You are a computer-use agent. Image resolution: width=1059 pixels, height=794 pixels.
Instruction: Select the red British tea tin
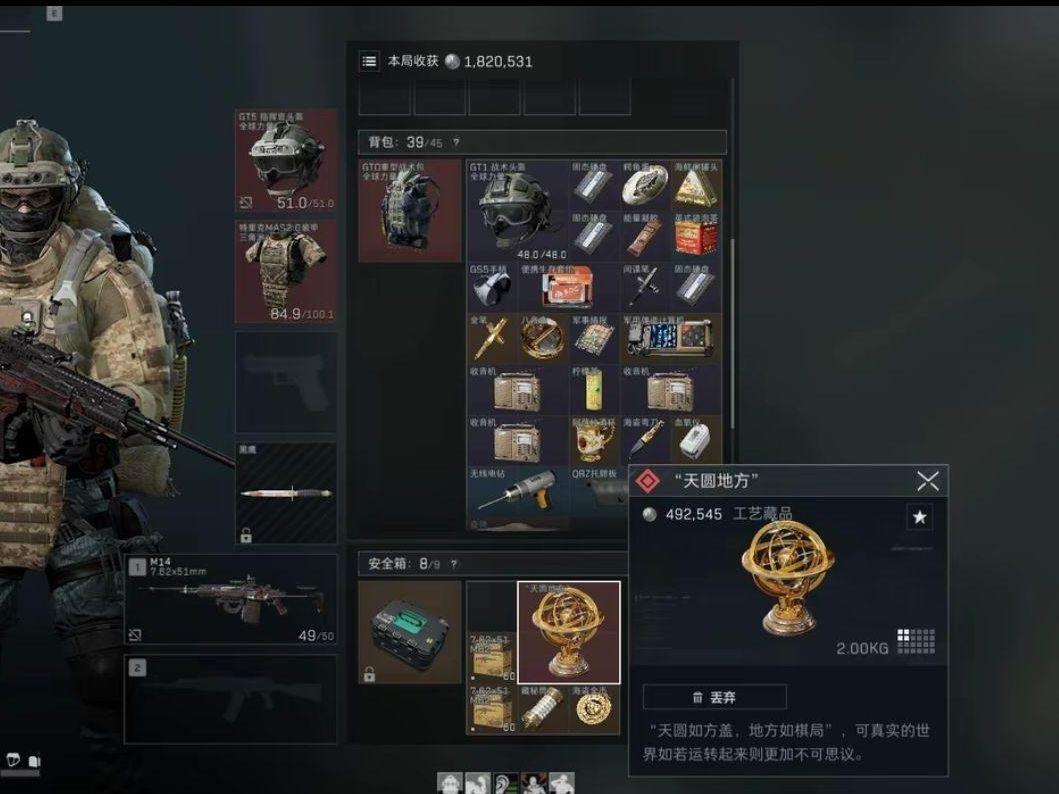pos(697,236)
